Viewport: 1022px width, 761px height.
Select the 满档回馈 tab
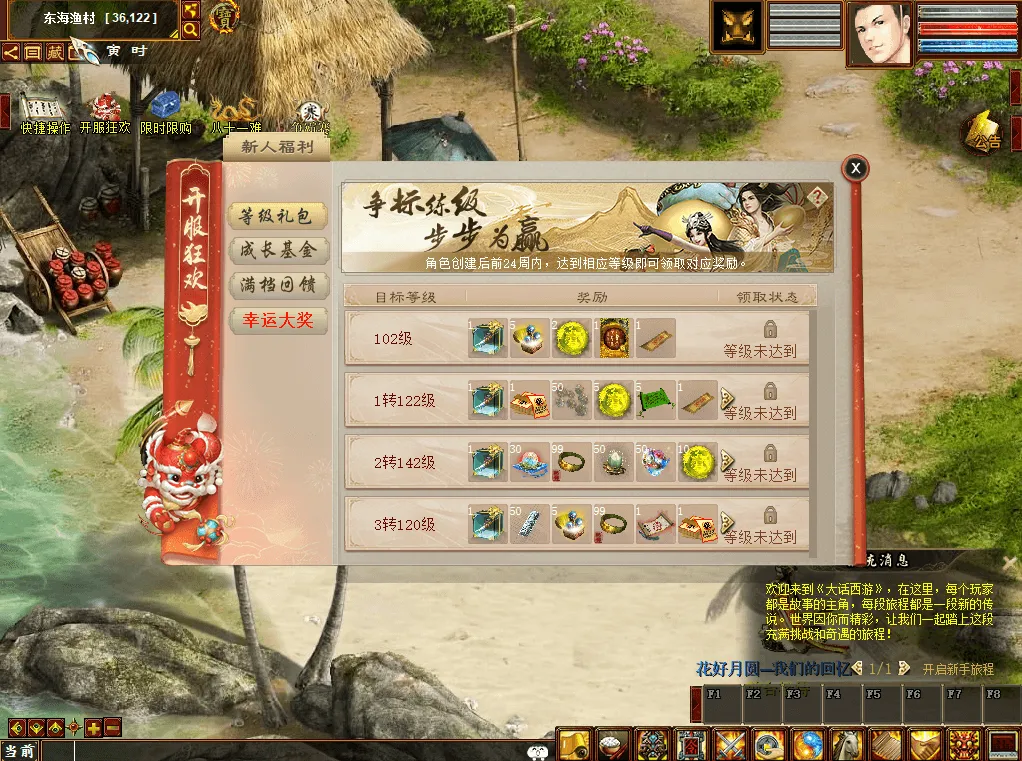pyautogui.click(x=277, y=285)
